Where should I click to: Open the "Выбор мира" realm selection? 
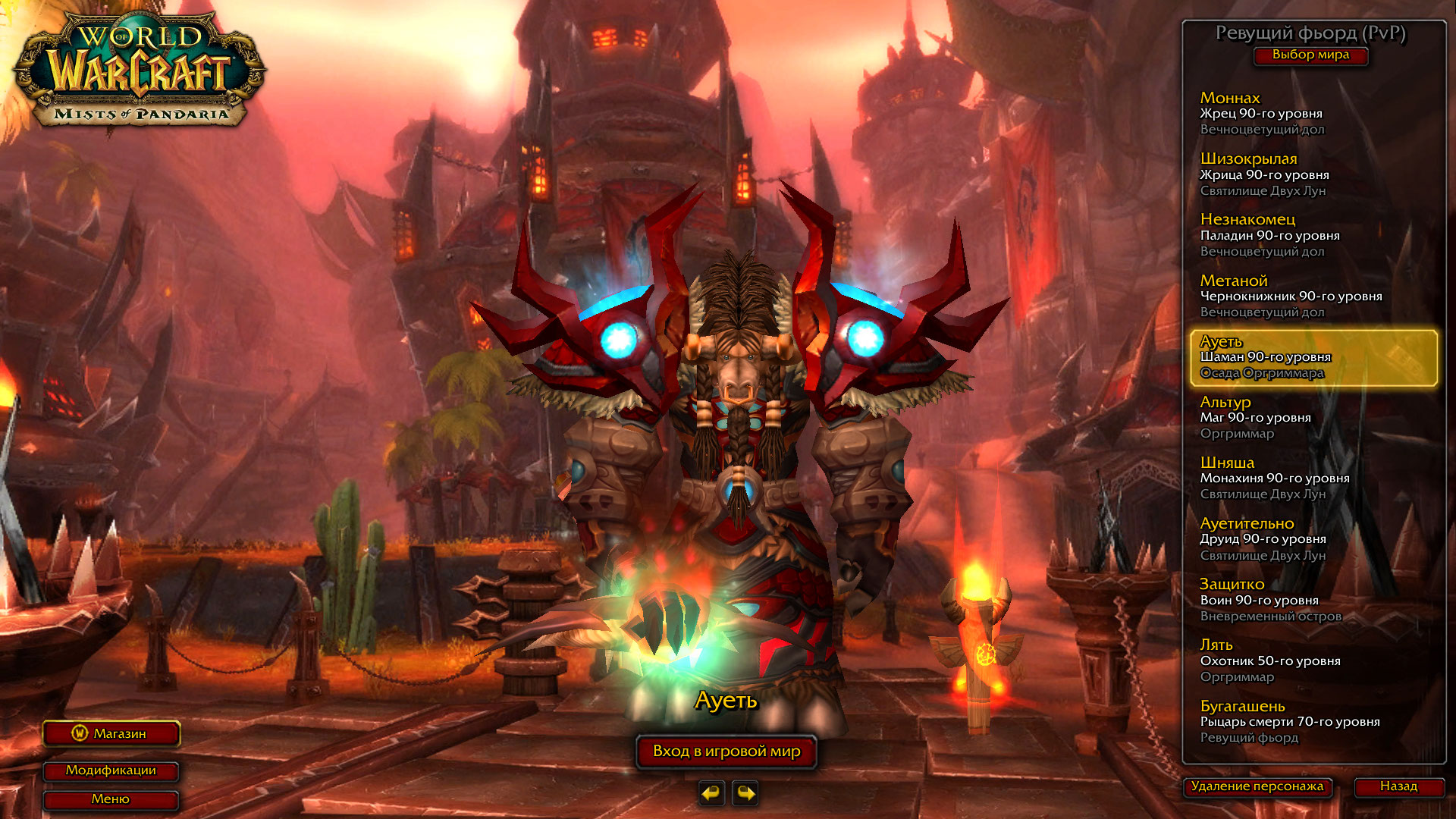point(1310,55)
